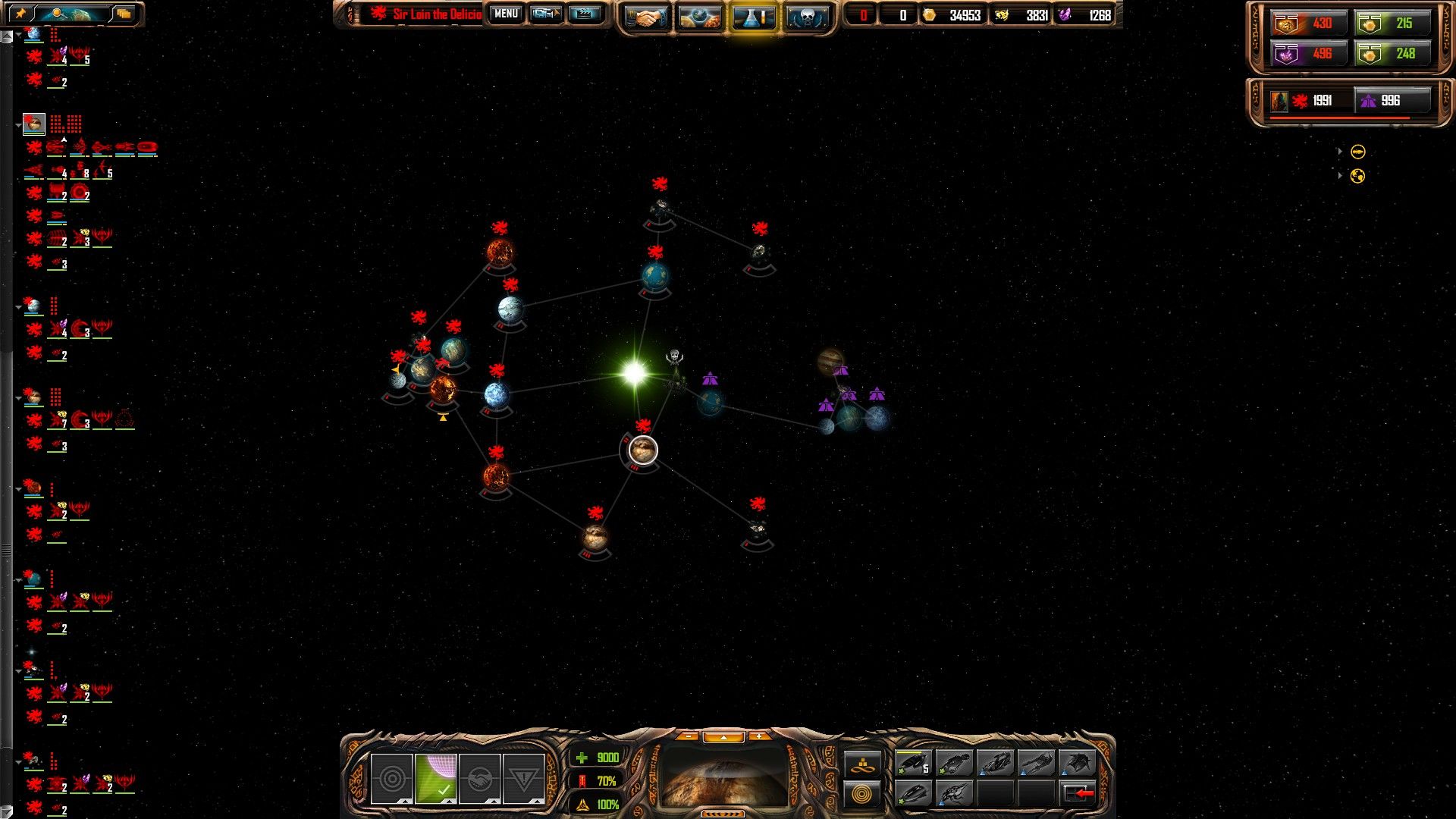
Task: Open the Diplomacy panel via the handshake icon
Action: (x=645, y=14)
